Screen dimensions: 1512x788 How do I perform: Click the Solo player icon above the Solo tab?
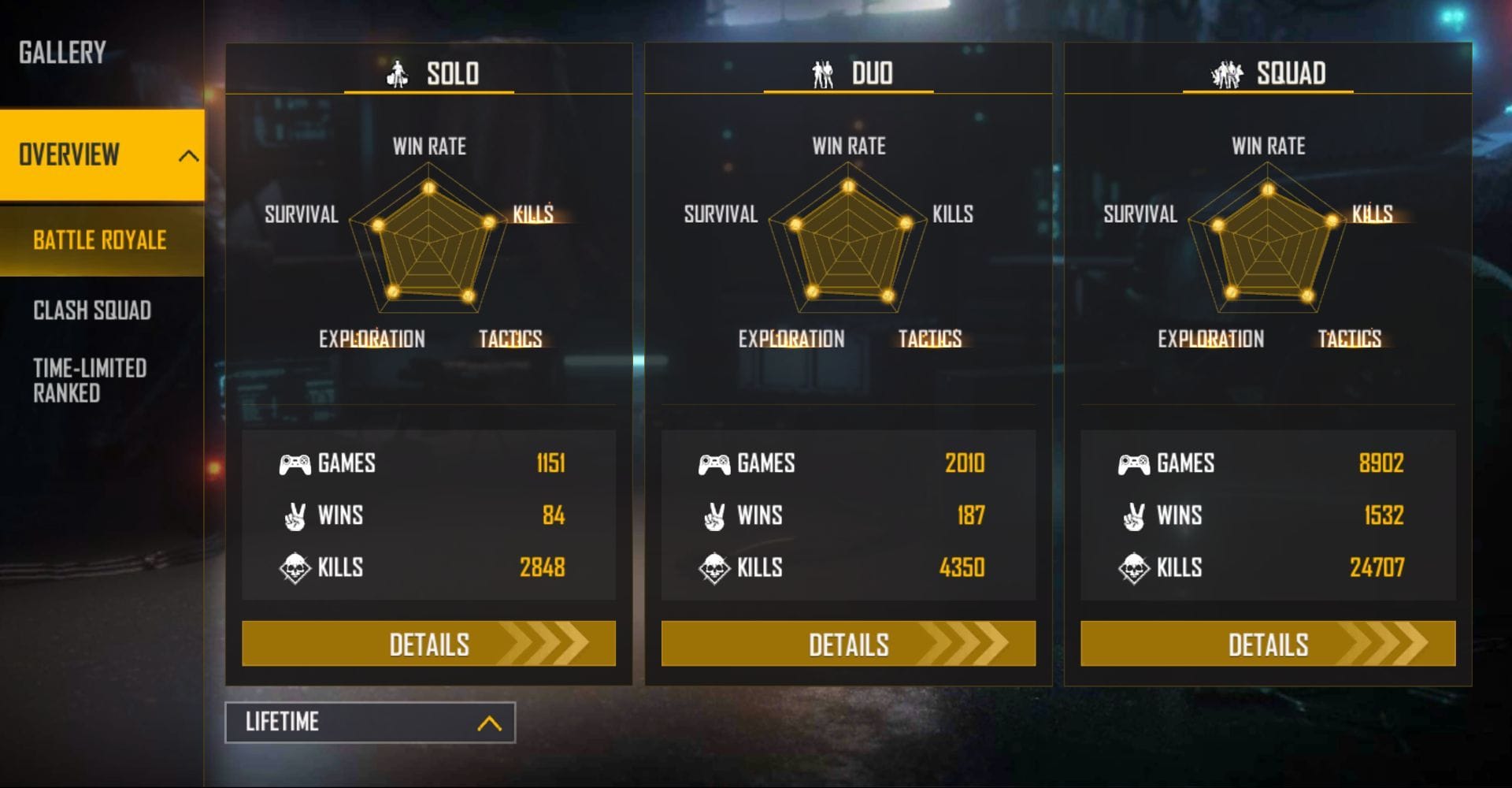398,73
